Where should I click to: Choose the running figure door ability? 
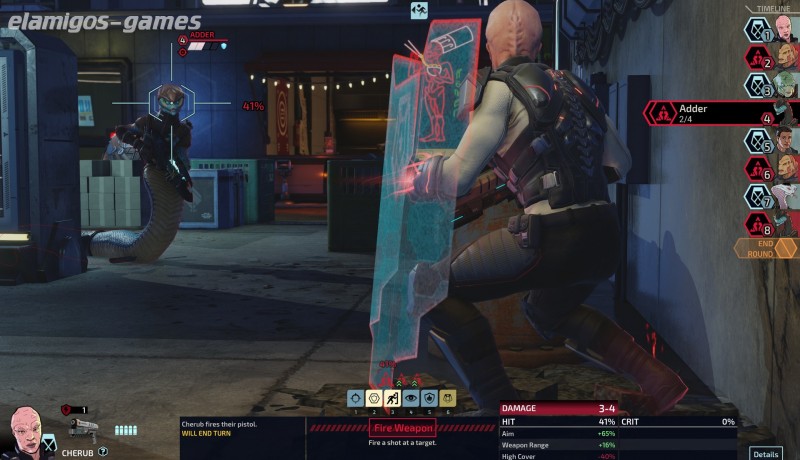click(393, 398)
